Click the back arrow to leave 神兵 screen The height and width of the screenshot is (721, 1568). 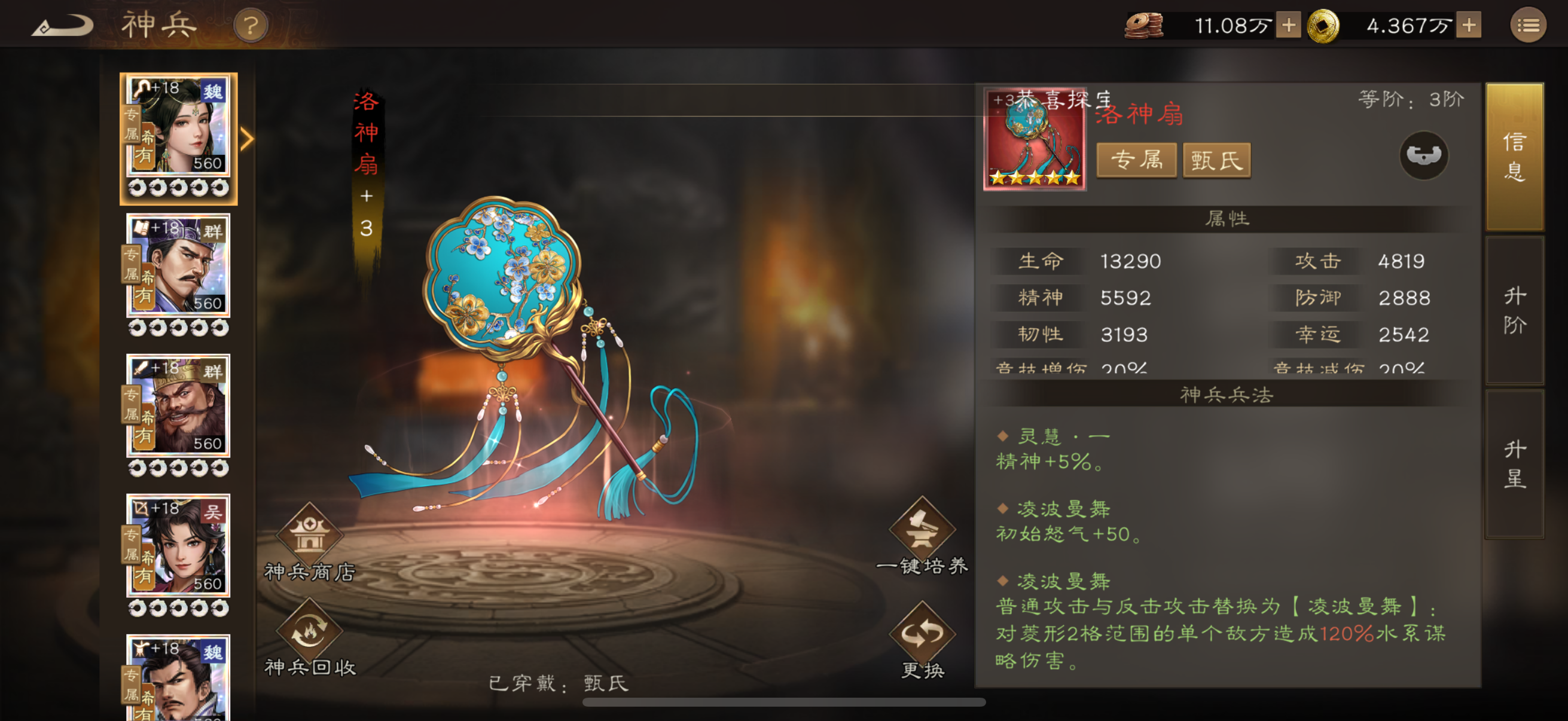click(64, 25)
